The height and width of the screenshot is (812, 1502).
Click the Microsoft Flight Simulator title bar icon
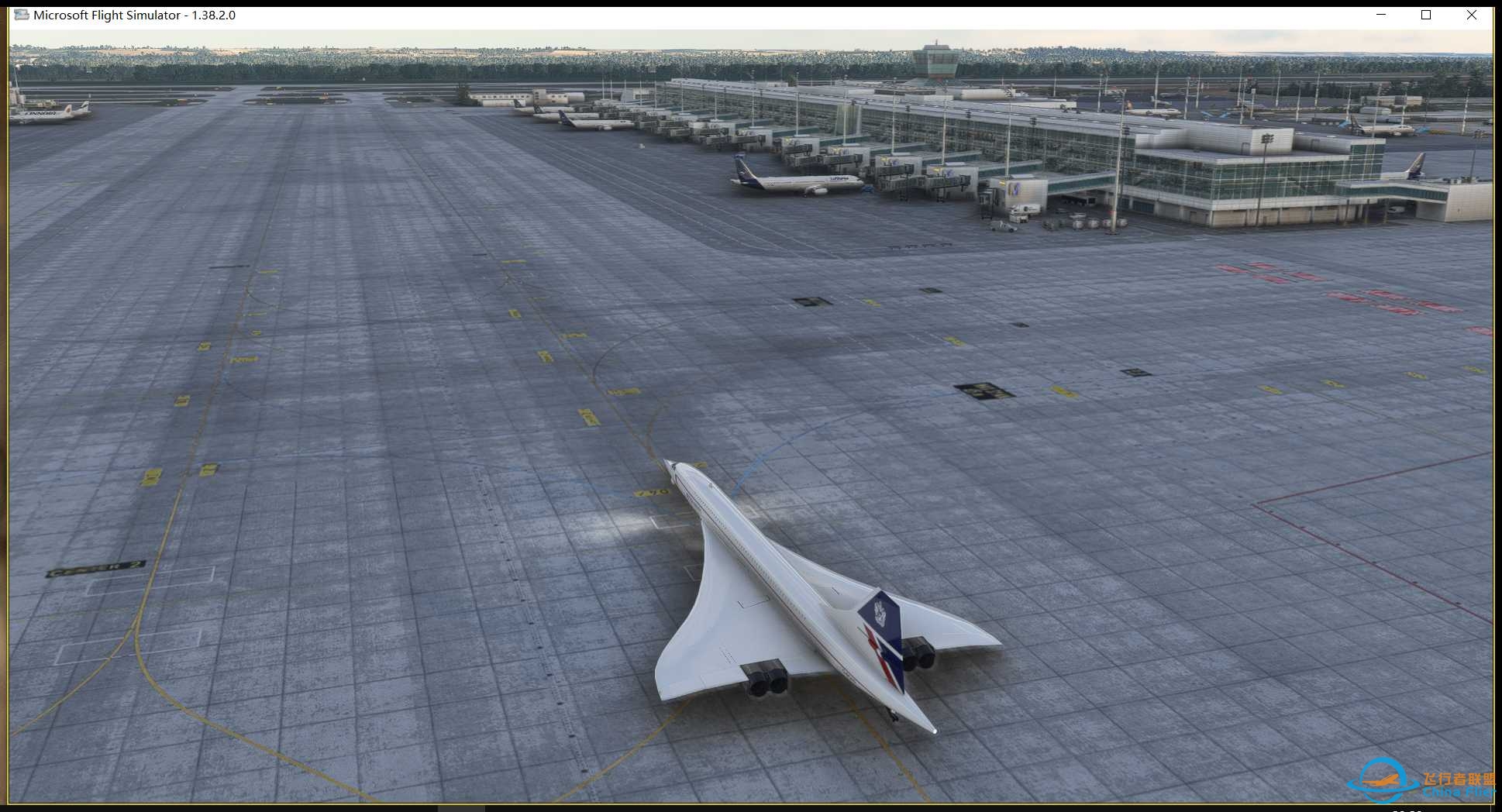click(23, 14)
